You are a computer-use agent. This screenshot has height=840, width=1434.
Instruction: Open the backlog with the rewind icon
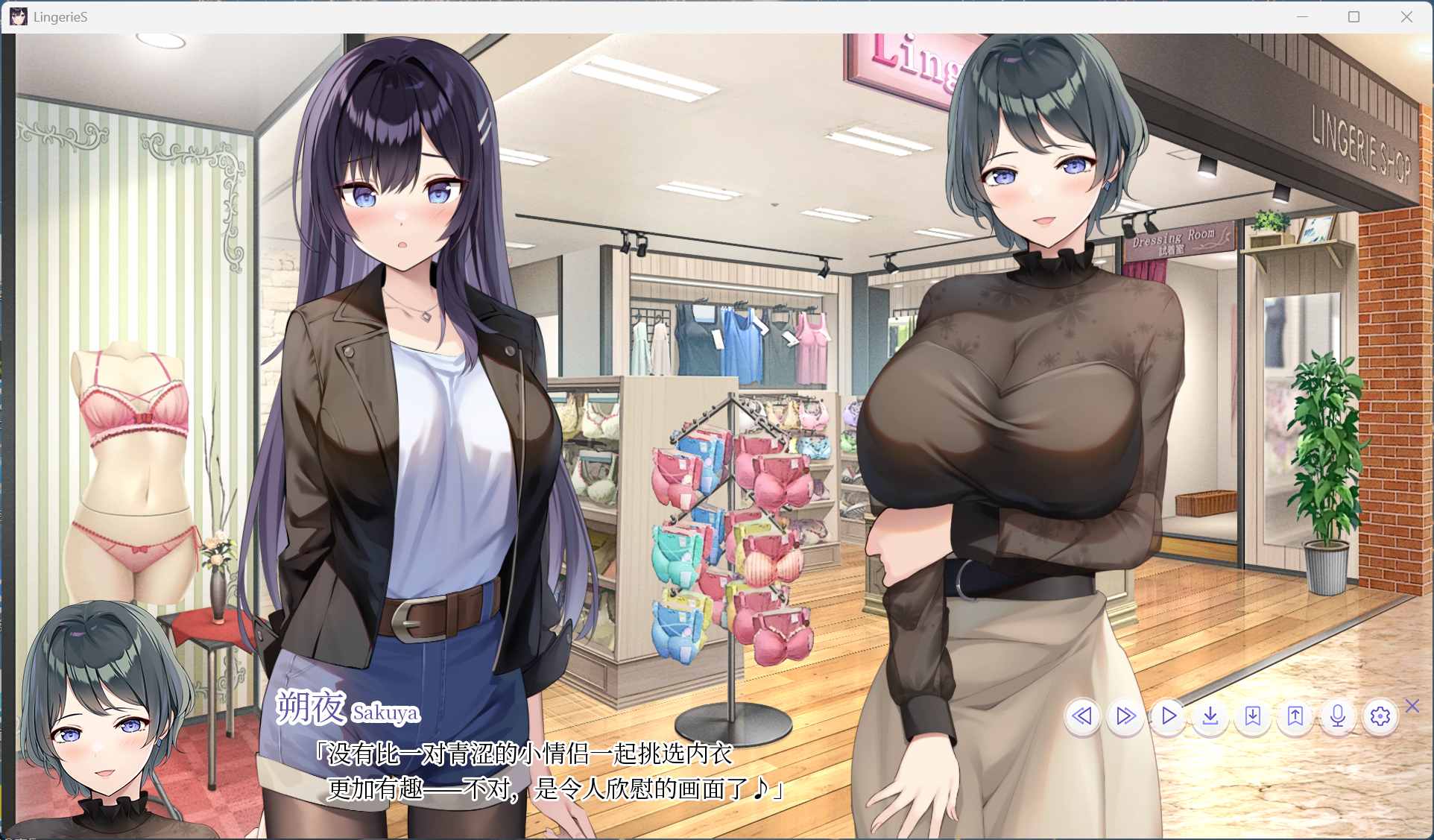coord(1082,717)
